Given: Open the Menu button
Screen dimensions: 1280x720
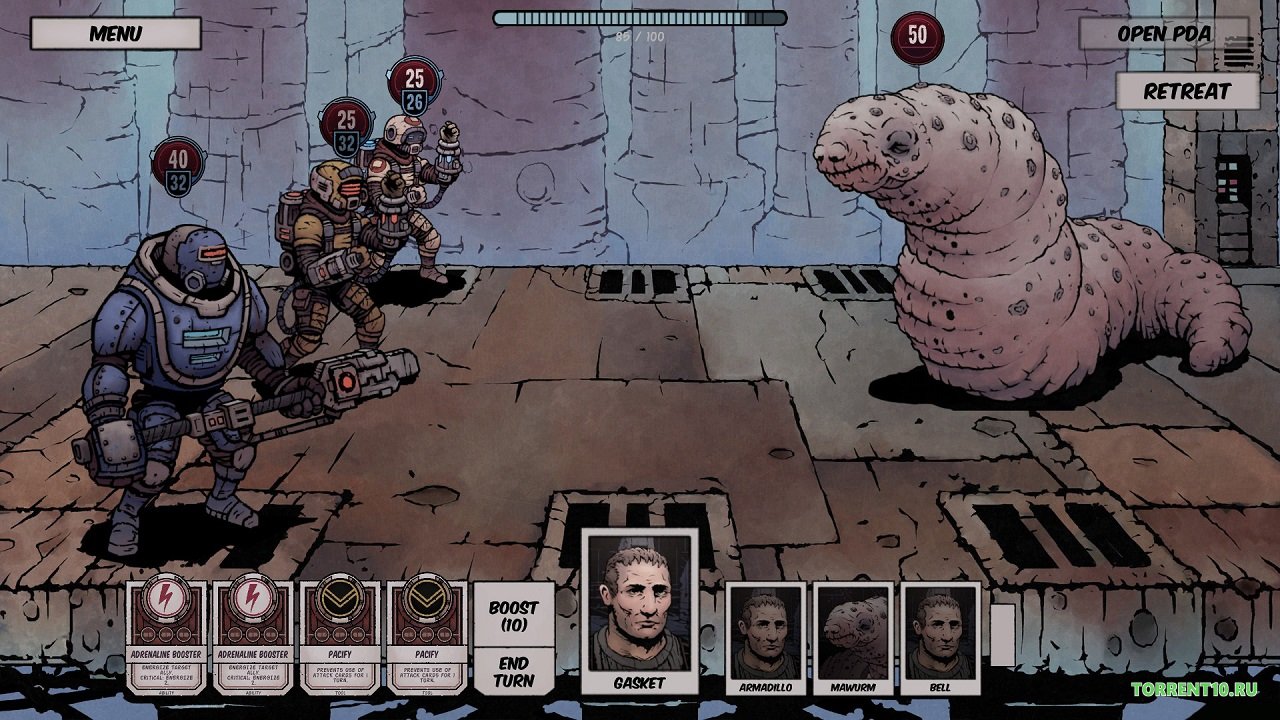Looking at the screenshot, I should 115,33.
